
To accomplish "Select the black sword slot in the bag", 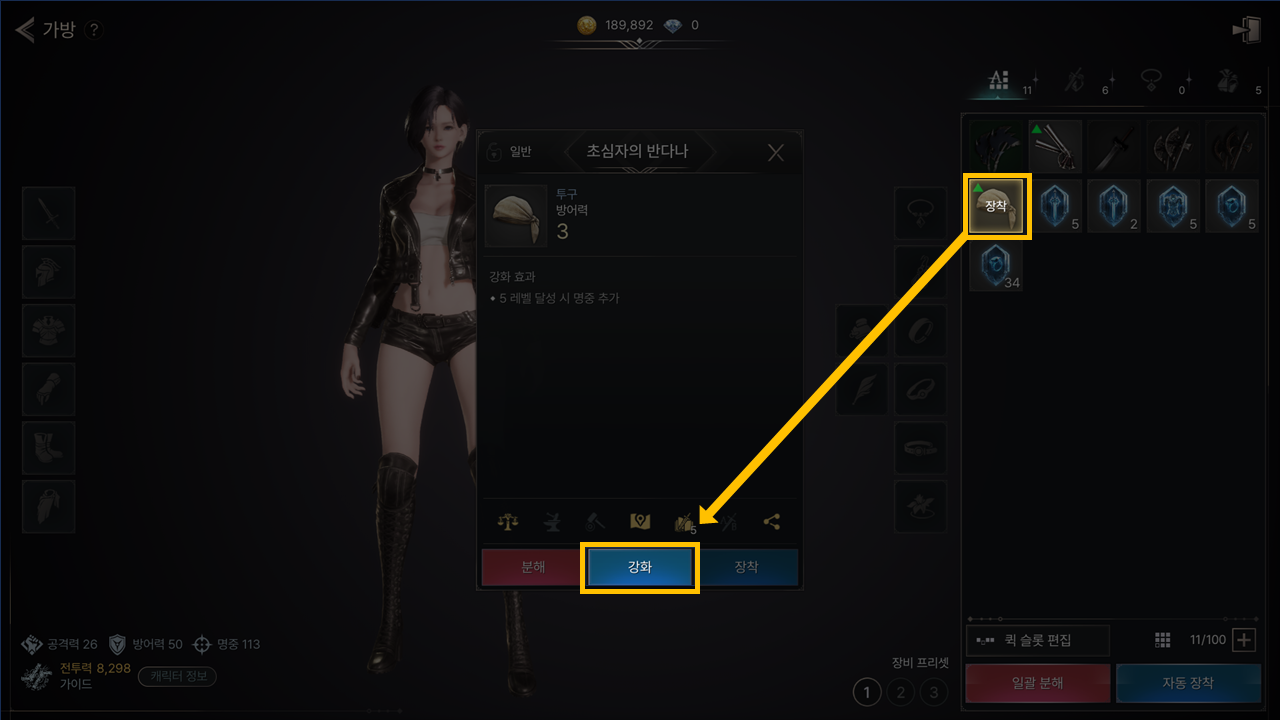I will pos(1114,147).
